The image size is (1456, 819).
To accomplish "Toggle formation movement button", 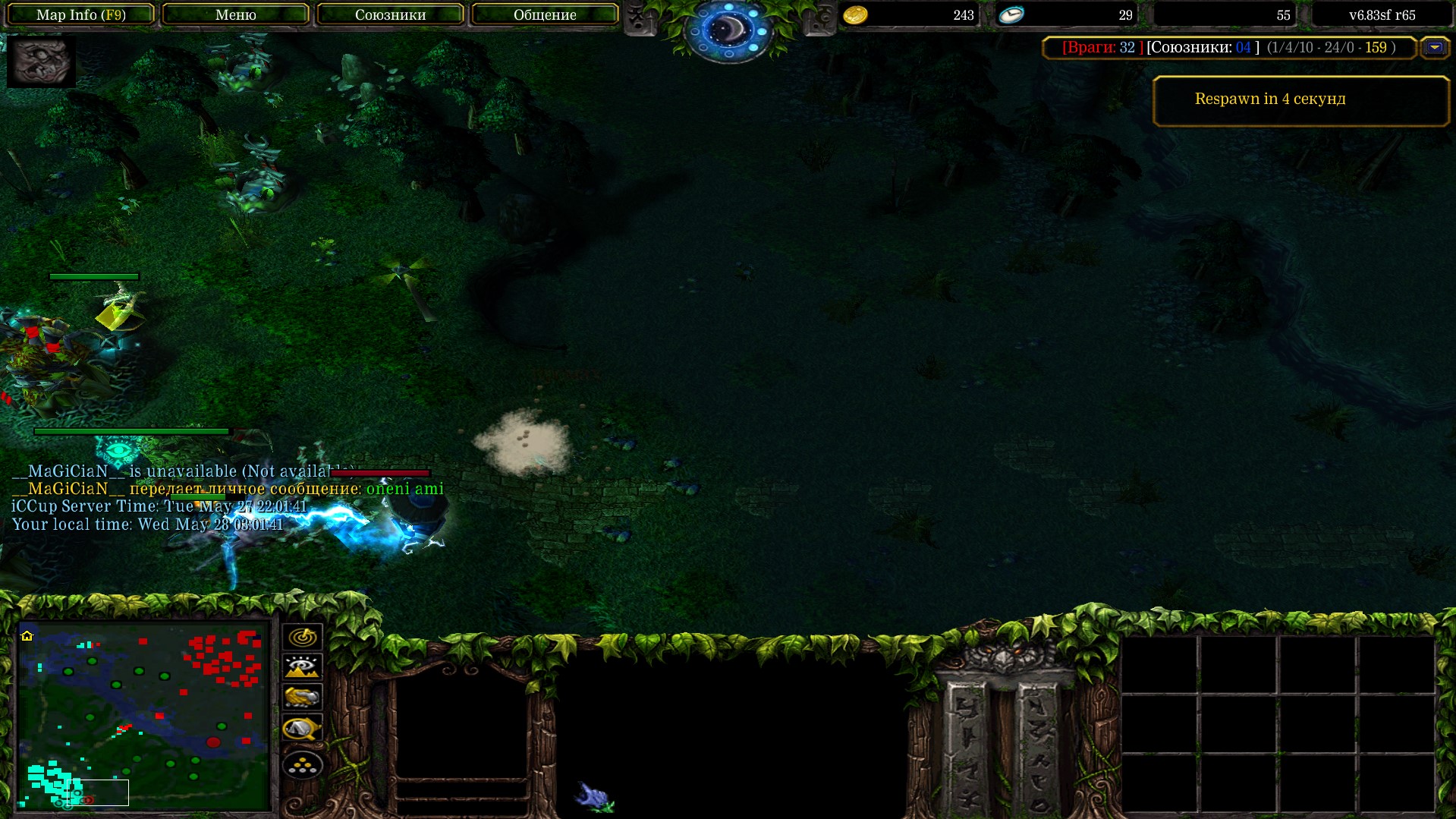I will point(303,764).
